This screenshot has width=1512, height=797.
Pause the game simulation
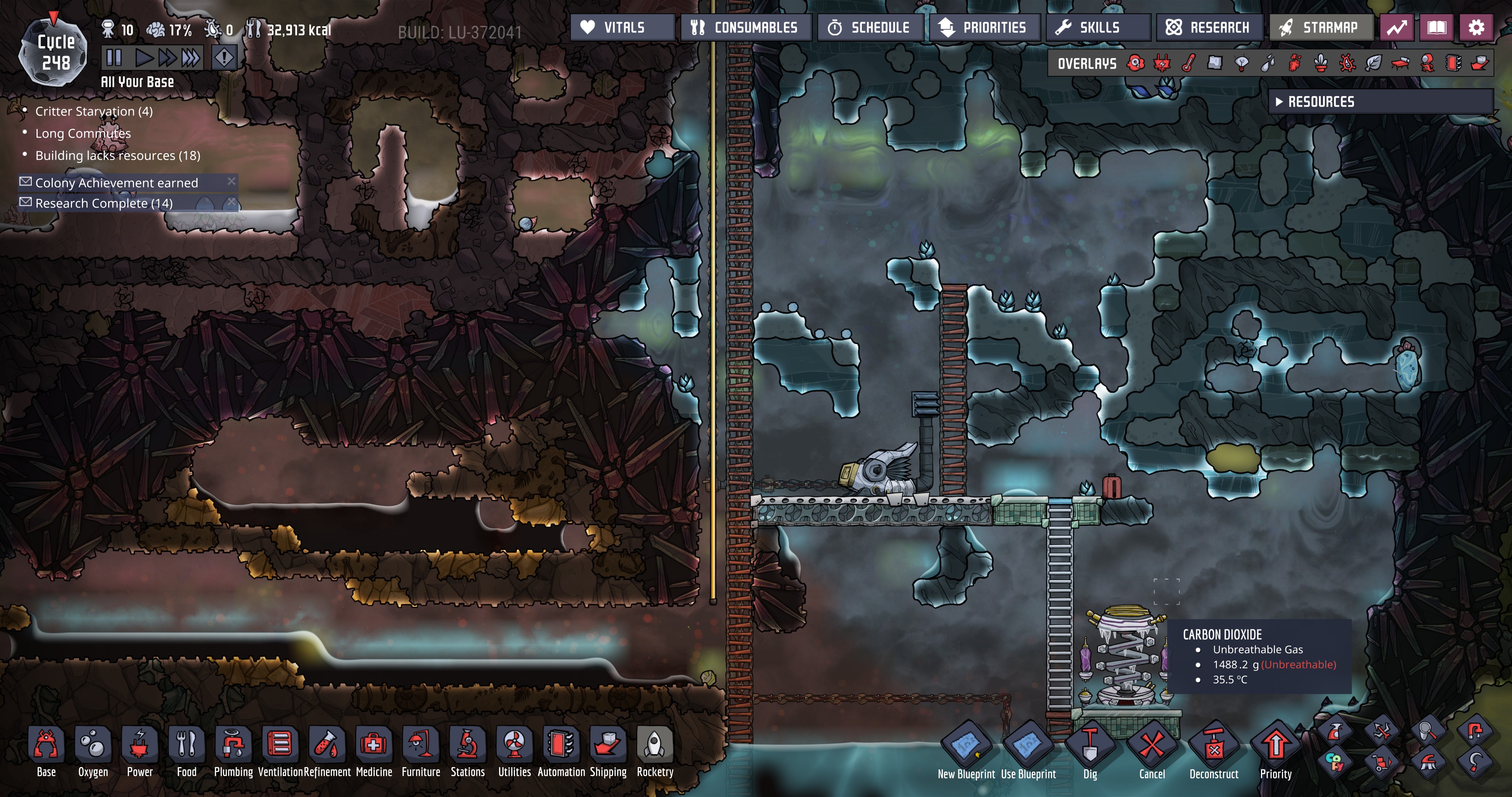pyautogui.click(x=114, y=58)
